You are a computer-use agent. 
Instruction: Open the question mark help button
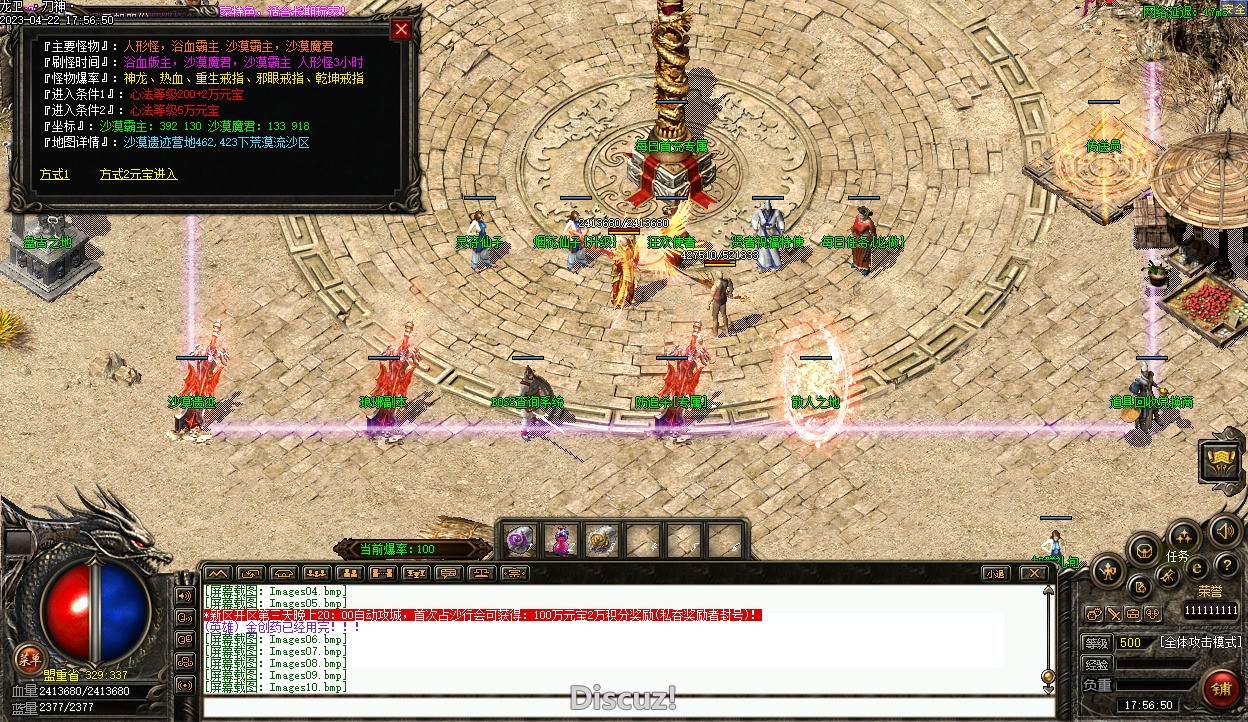[1226, 567]
